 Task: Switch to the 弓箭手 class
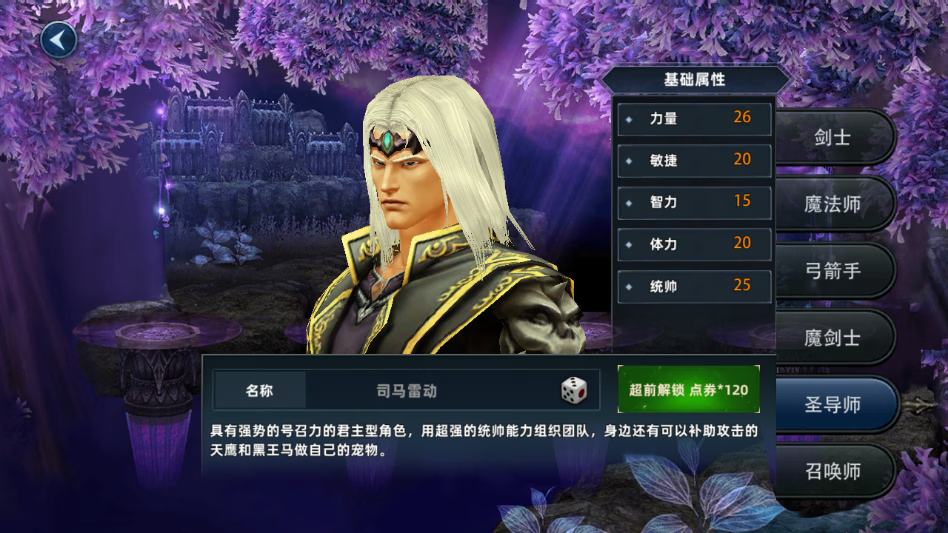point(833,271)
